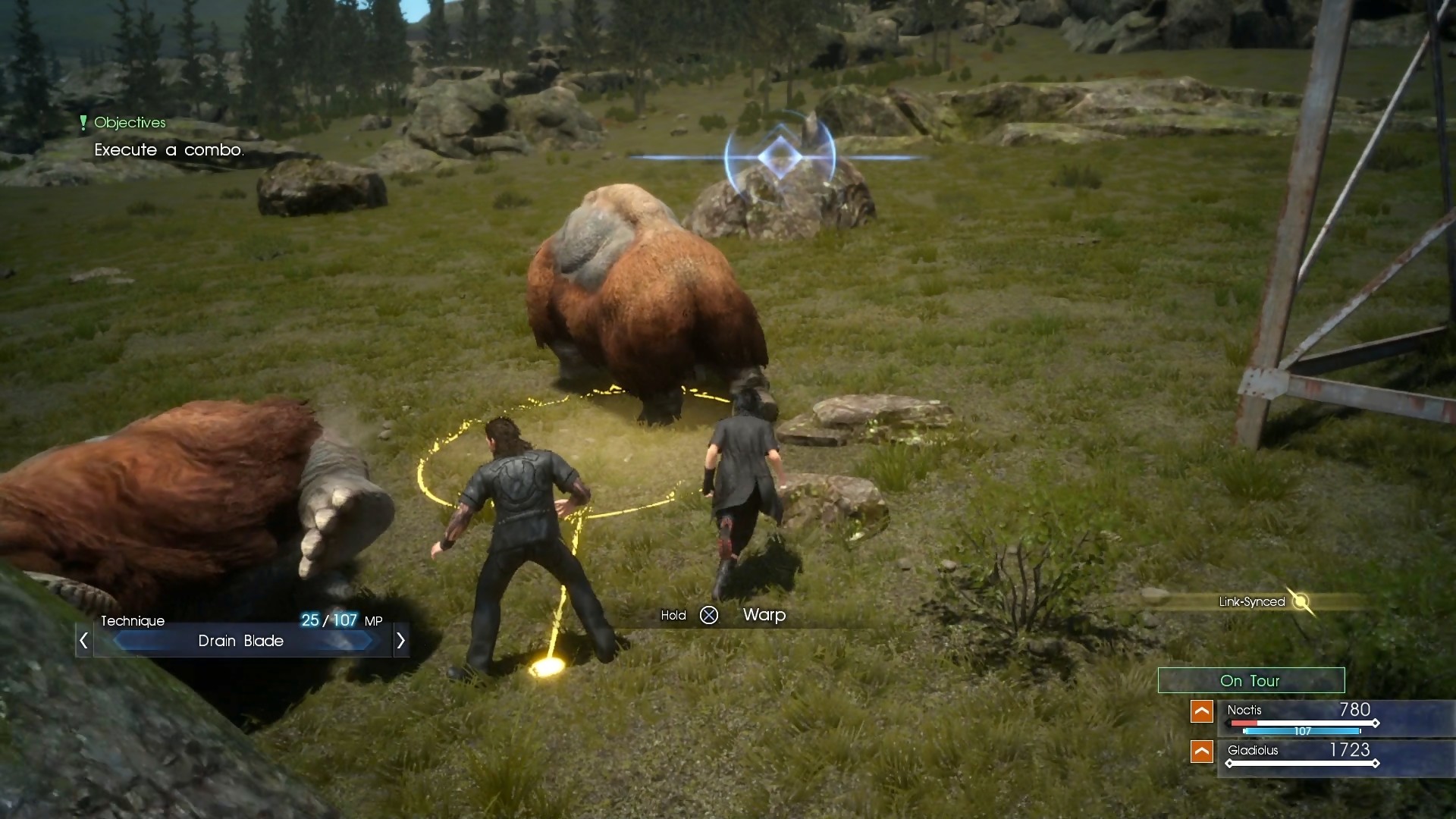Image resolution: width=1456 pixels, height=819 pixels.
Task: Select the Gladiolus orange chevron party icon
Action: [1202, 752]
